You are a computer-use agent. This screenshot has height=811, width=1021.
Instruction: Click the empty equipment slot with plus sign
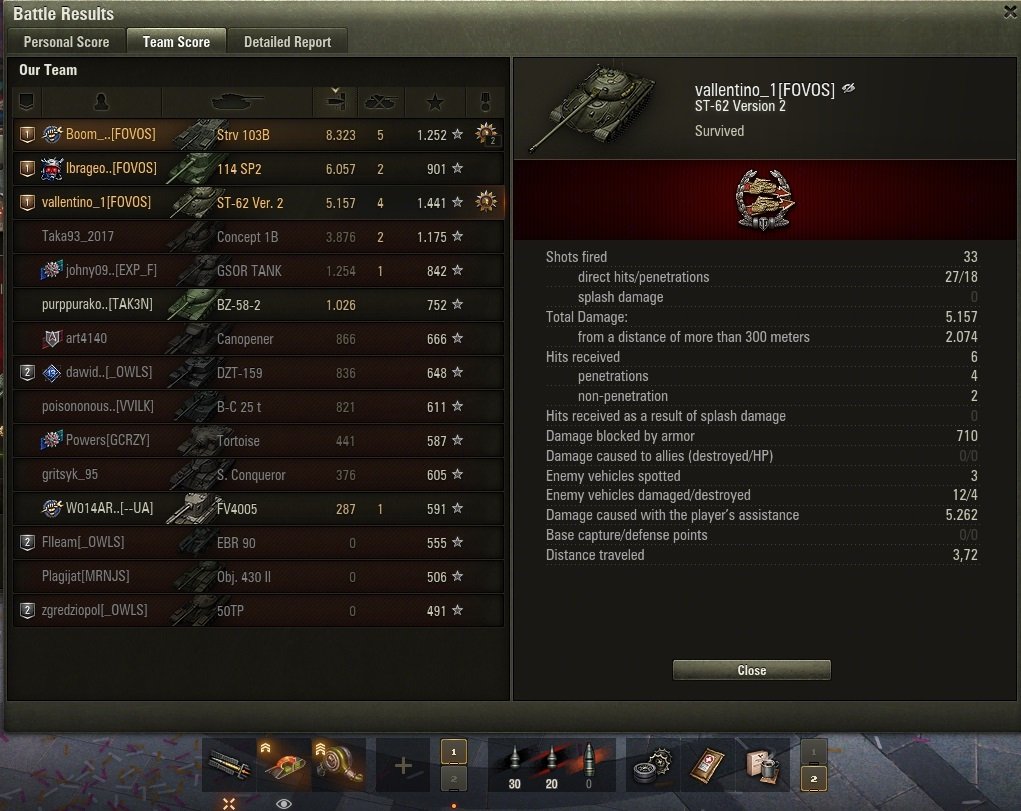click(403, 766)
